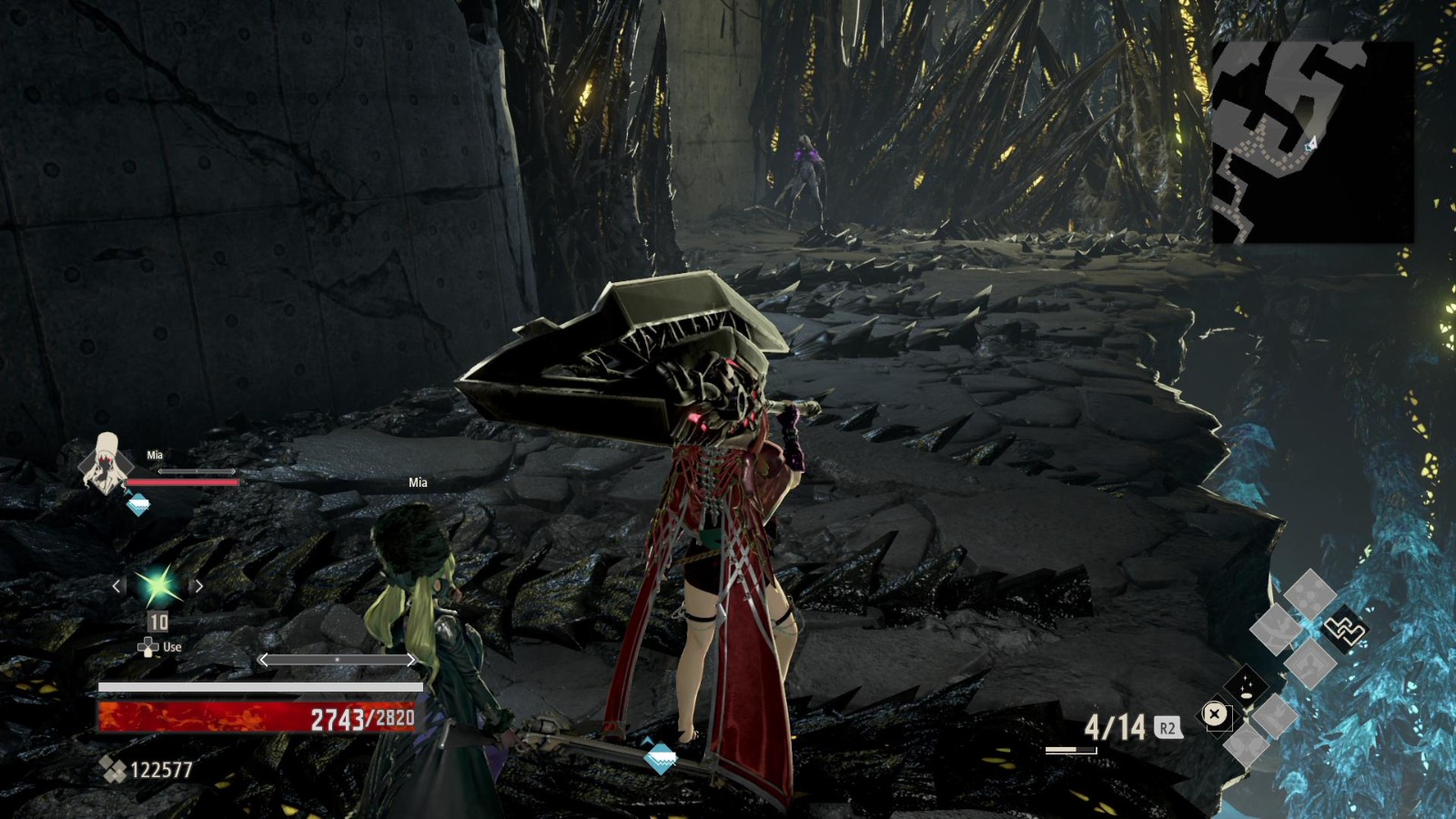Viewport: 1456px width, 819px height.
Task: Open the minimap of the area
Action: click(1311, 142)
